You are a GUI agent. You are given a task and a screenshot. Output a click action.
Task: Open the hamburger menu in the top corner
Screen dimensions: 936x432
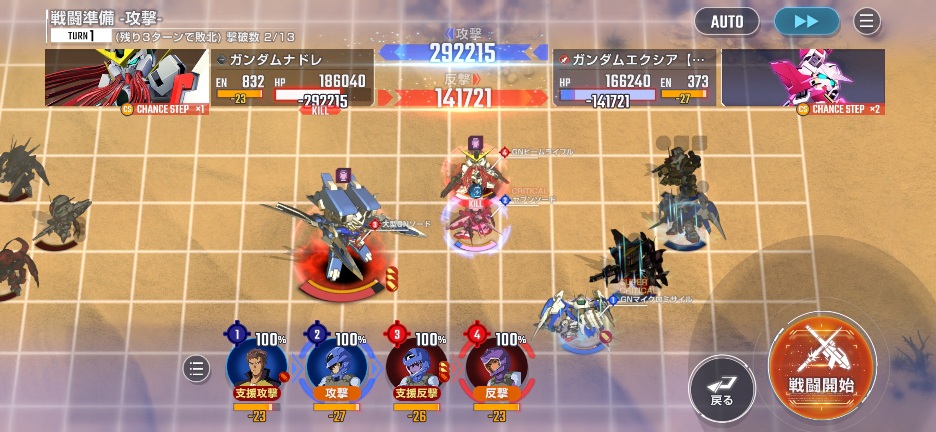pos(866,21)
